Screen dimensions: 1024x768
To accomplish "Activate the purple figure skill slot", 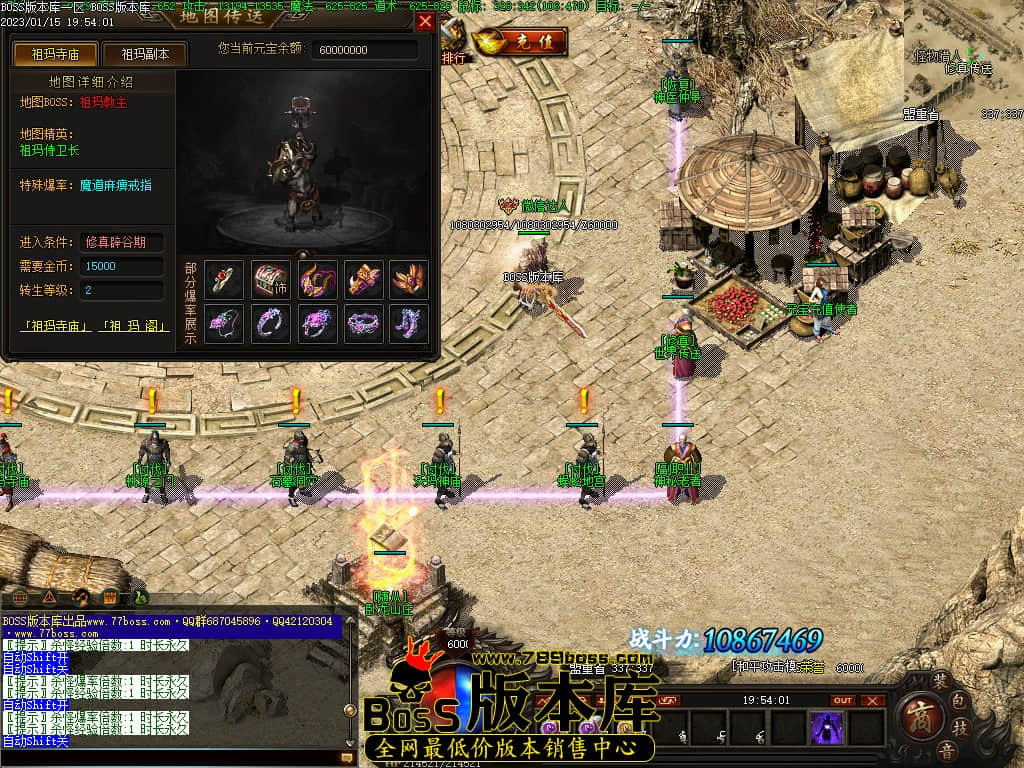I will (x=828, y=728).
